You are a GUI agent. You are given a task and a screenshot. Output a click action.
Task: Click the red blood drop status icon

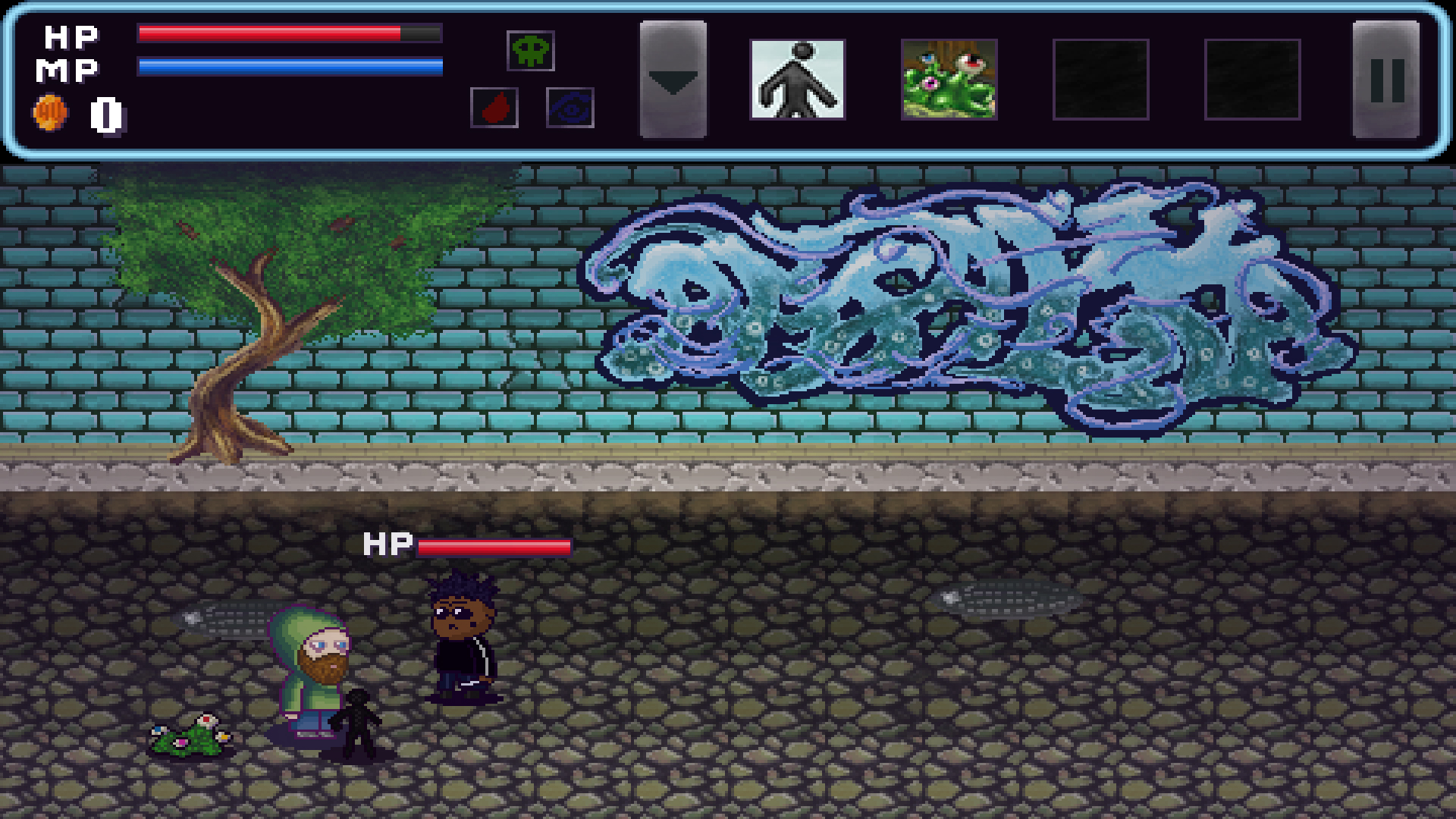(x=494, y=106)
